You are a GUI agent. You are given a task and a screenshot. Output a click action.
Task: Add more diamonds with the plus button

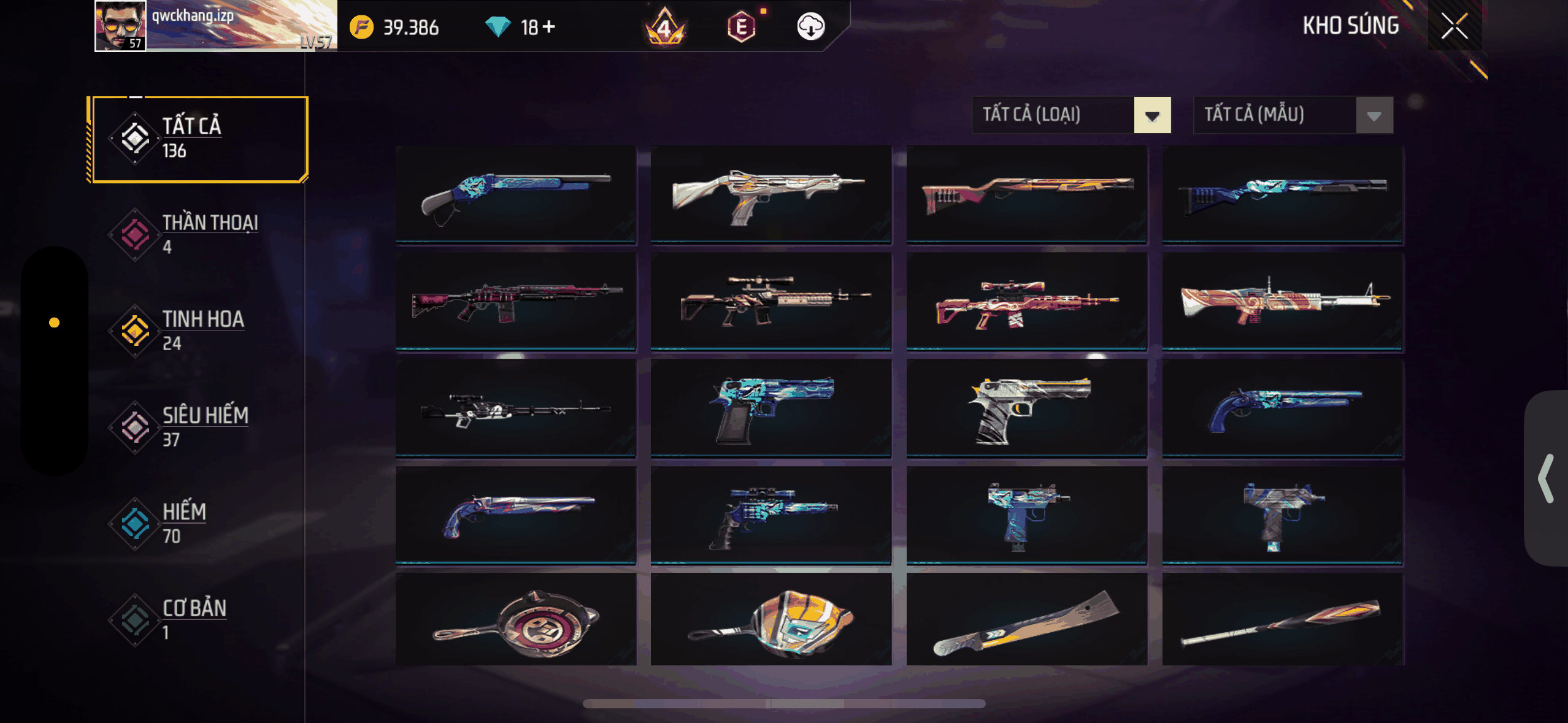tap(549, 26)
